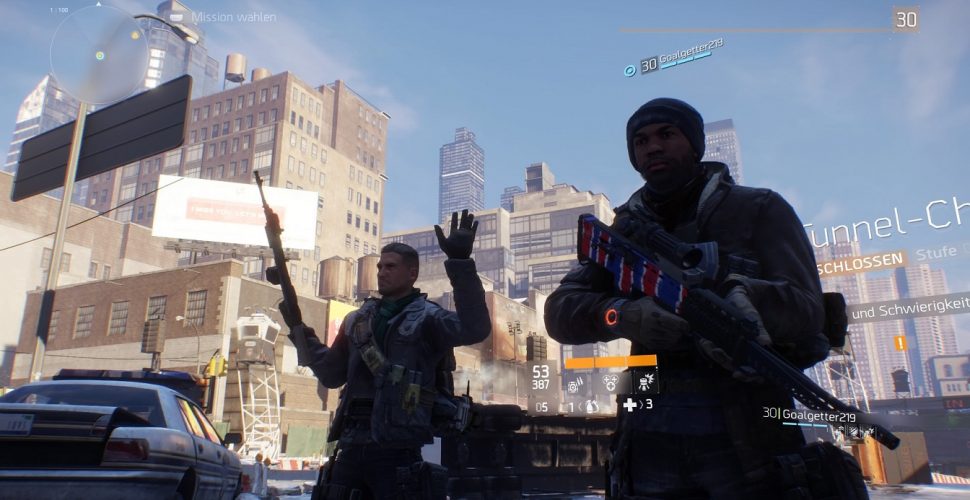
Task: Open the circular minimap
Action: pyautogui.click(x=99, y=55)
